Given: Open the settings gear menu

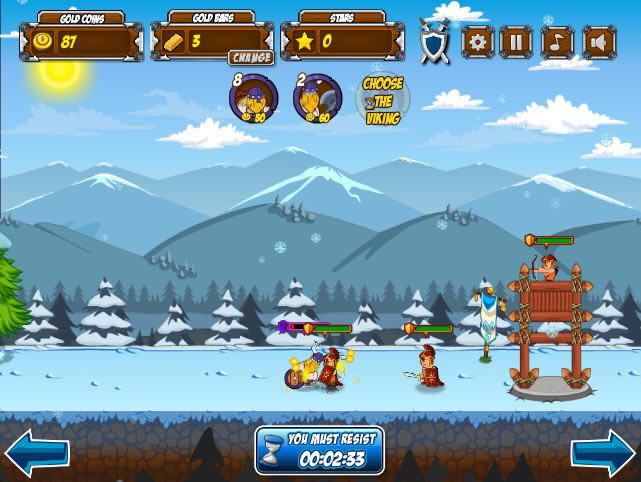Looking at the screenshot, I should pos(478,42).
